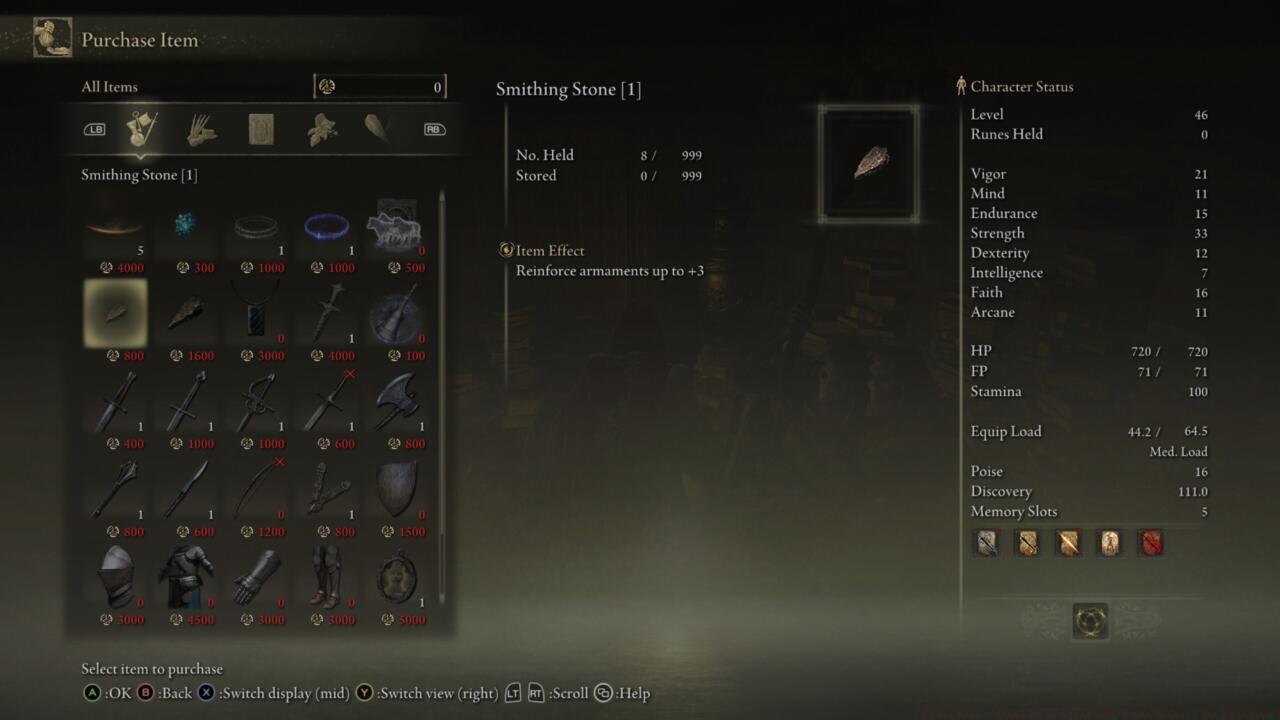Select the gauntlets armor piece priced 3000 runes
Screen dimensions: 1280x720
point(256,577)
